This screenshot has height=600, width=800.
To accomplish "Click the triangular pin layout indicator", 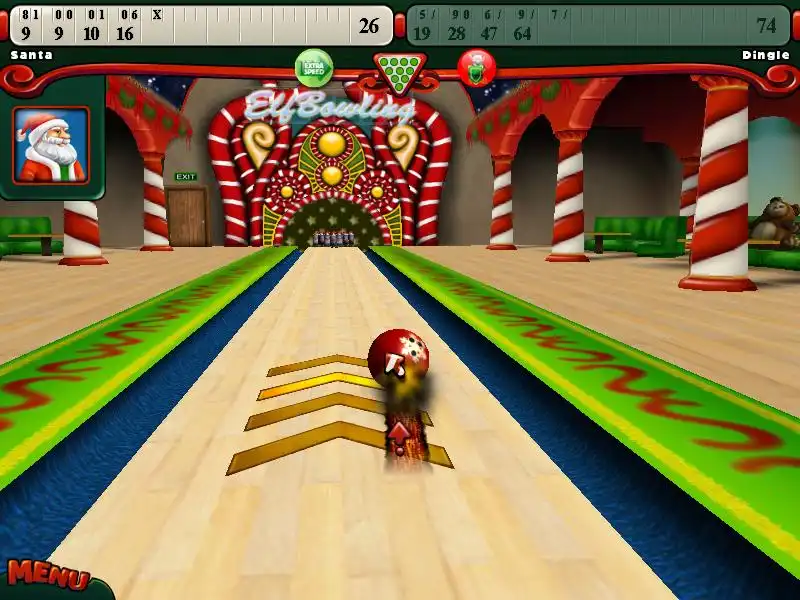I will pyautogui.click(x=399, y=70).
